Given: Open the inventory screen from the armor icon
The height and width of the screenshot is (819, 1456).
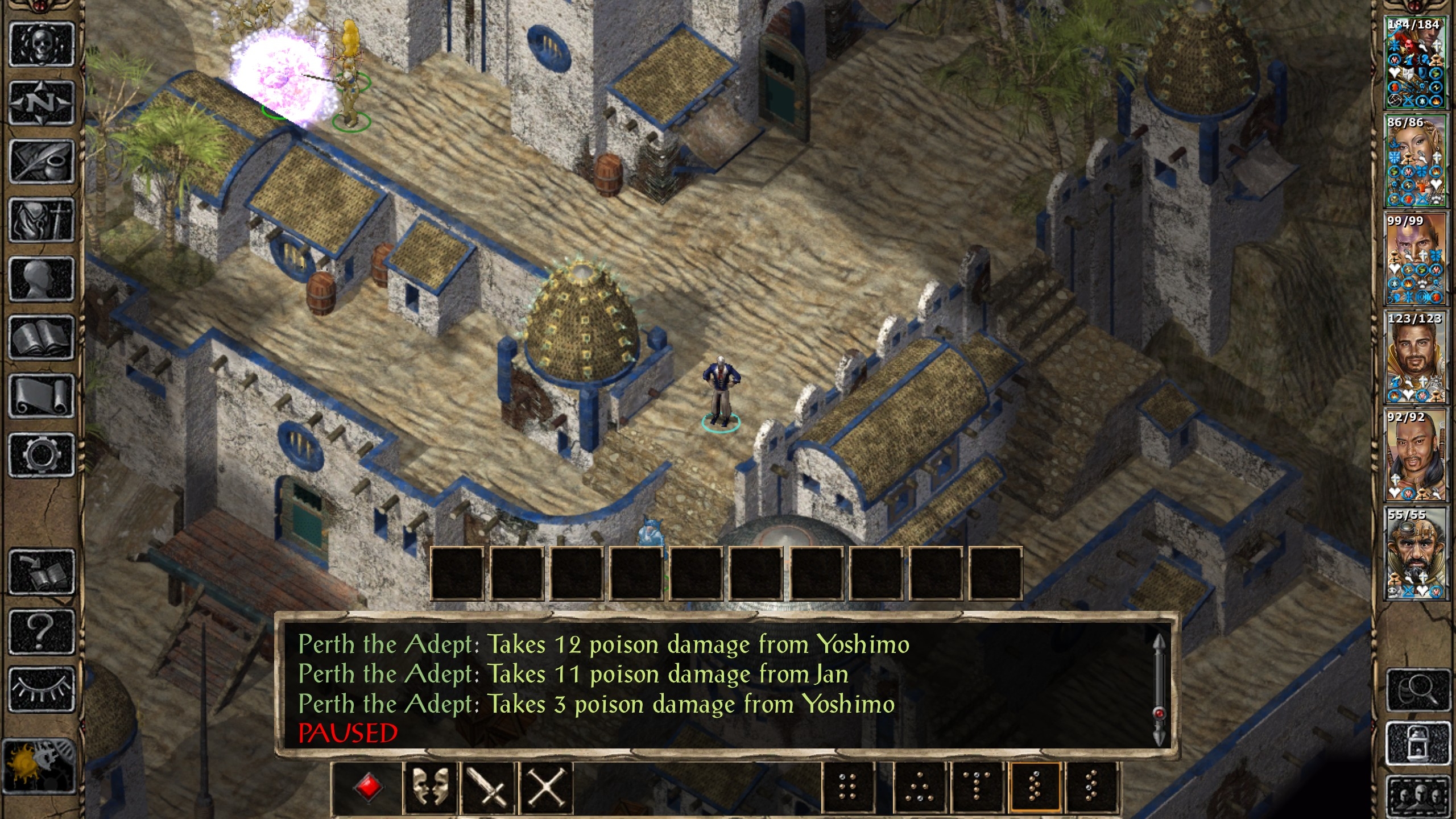Looking at the screenshot, I should (x=42, y=221).
